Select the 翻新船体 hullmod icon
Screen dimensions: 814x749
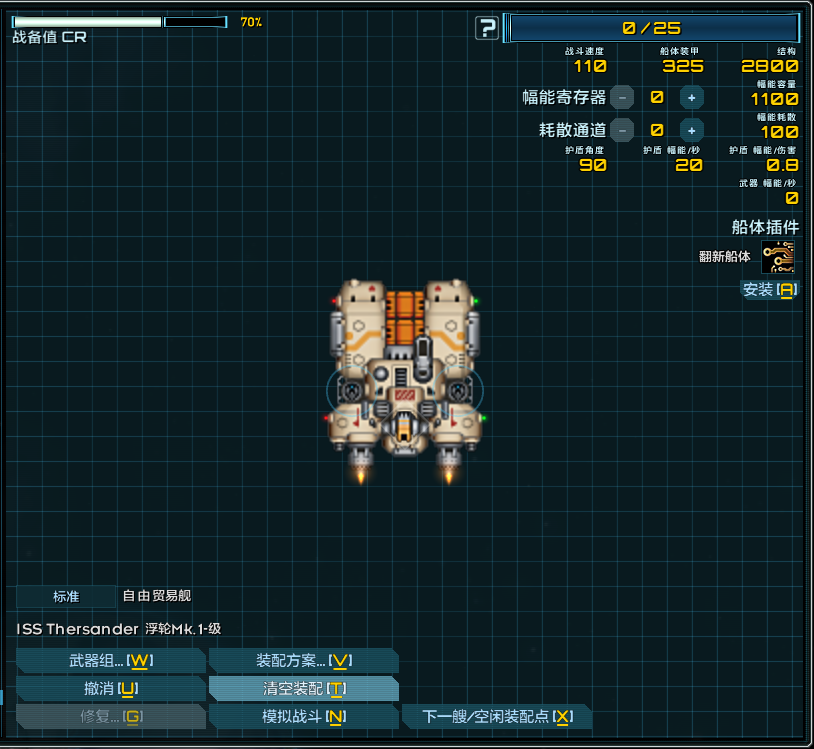tap(778, 257)
